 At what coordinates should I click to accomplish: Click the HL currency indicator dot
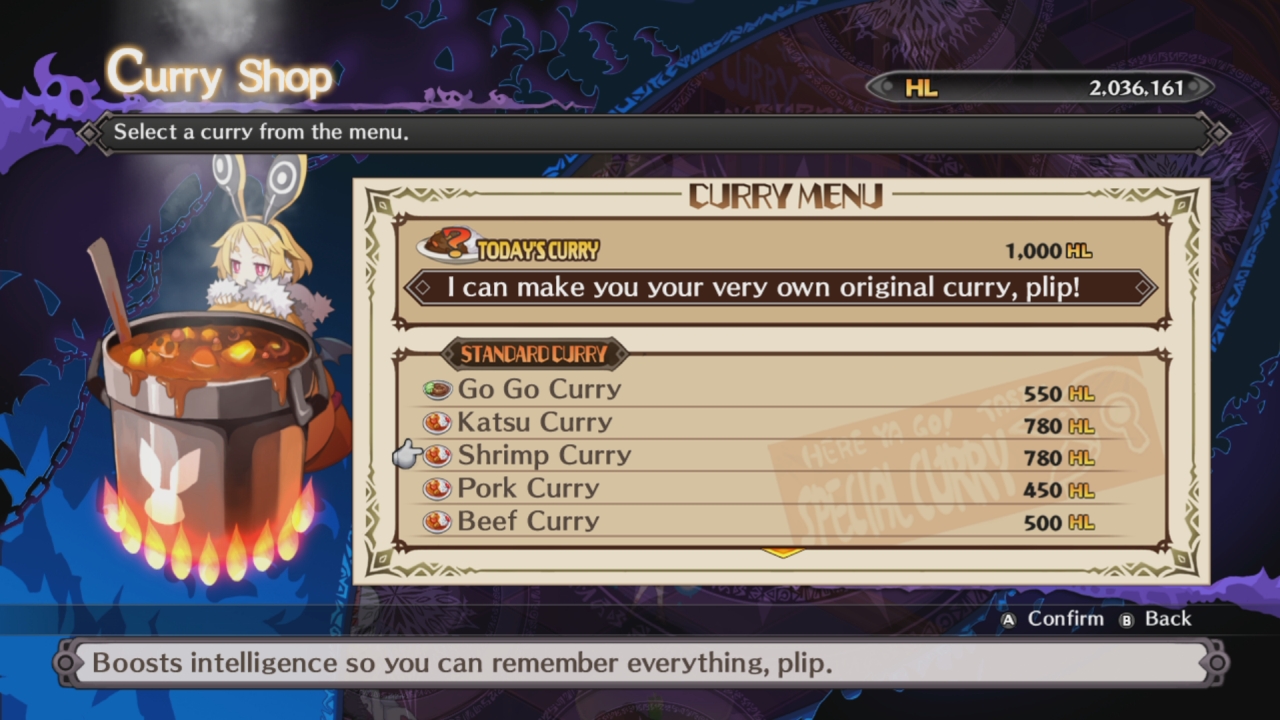pos(886,88)
